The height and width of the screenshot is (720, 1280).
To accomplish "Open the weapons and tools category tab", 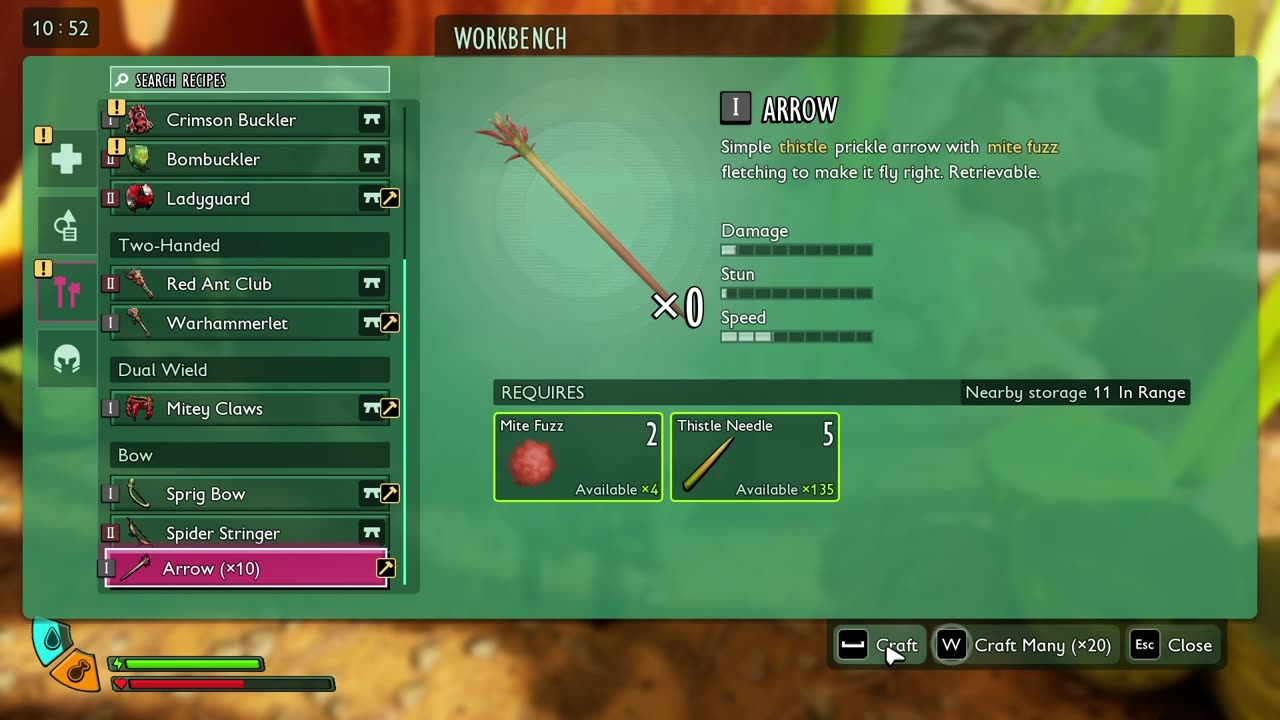I will tap(67, 293).
